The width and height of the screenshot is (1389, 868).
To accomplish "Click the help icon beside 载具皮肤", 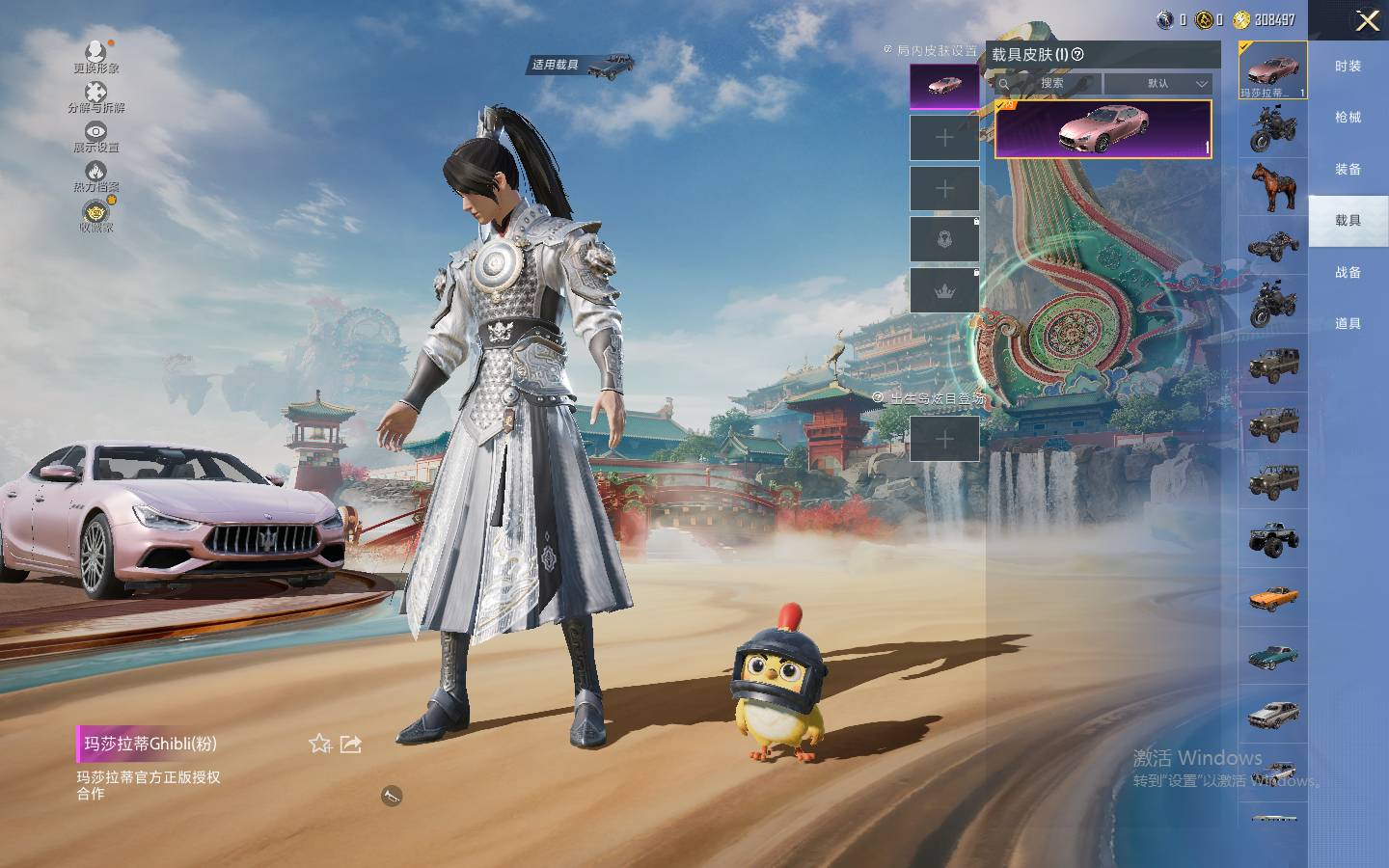I will tap(1078, 55).
